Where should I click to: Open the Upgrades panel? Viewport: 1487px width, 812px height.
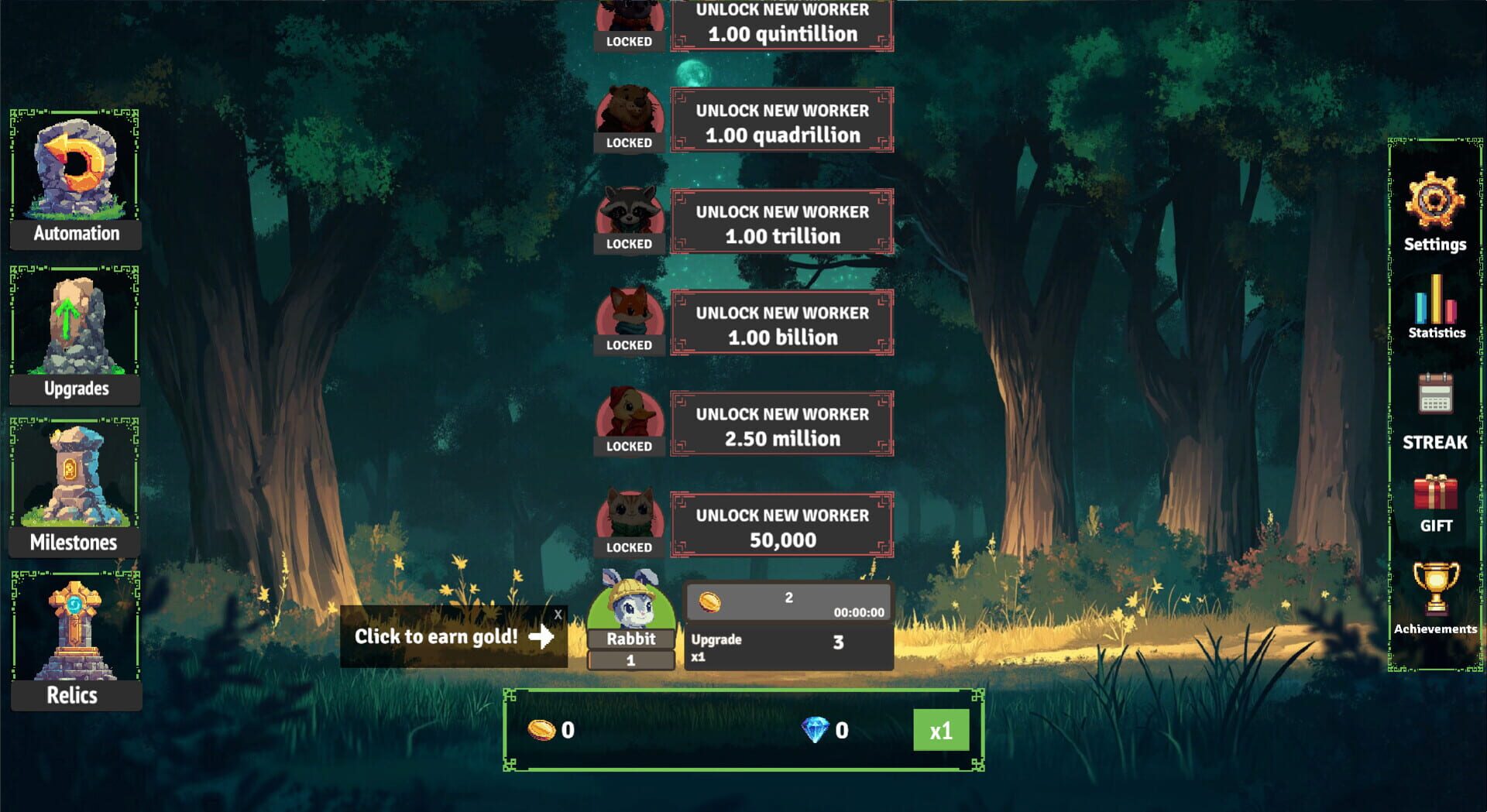(x=74, y=333)
